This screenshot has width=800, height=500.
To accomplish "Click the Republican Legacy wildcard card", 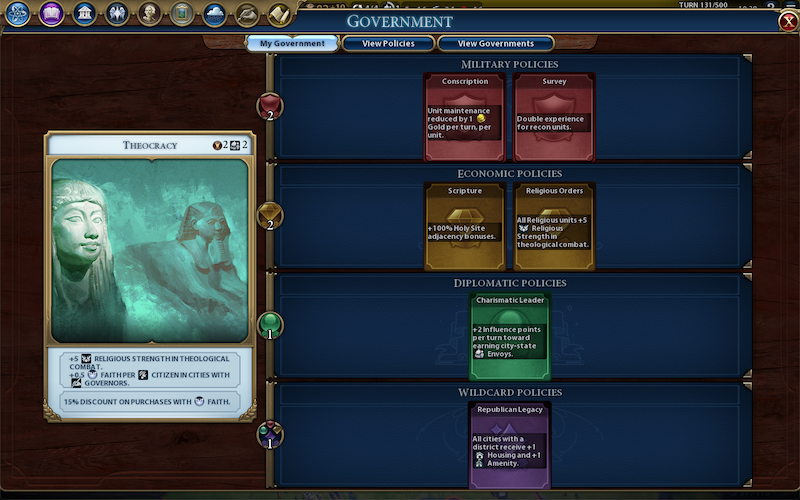I will pos(510,445).
